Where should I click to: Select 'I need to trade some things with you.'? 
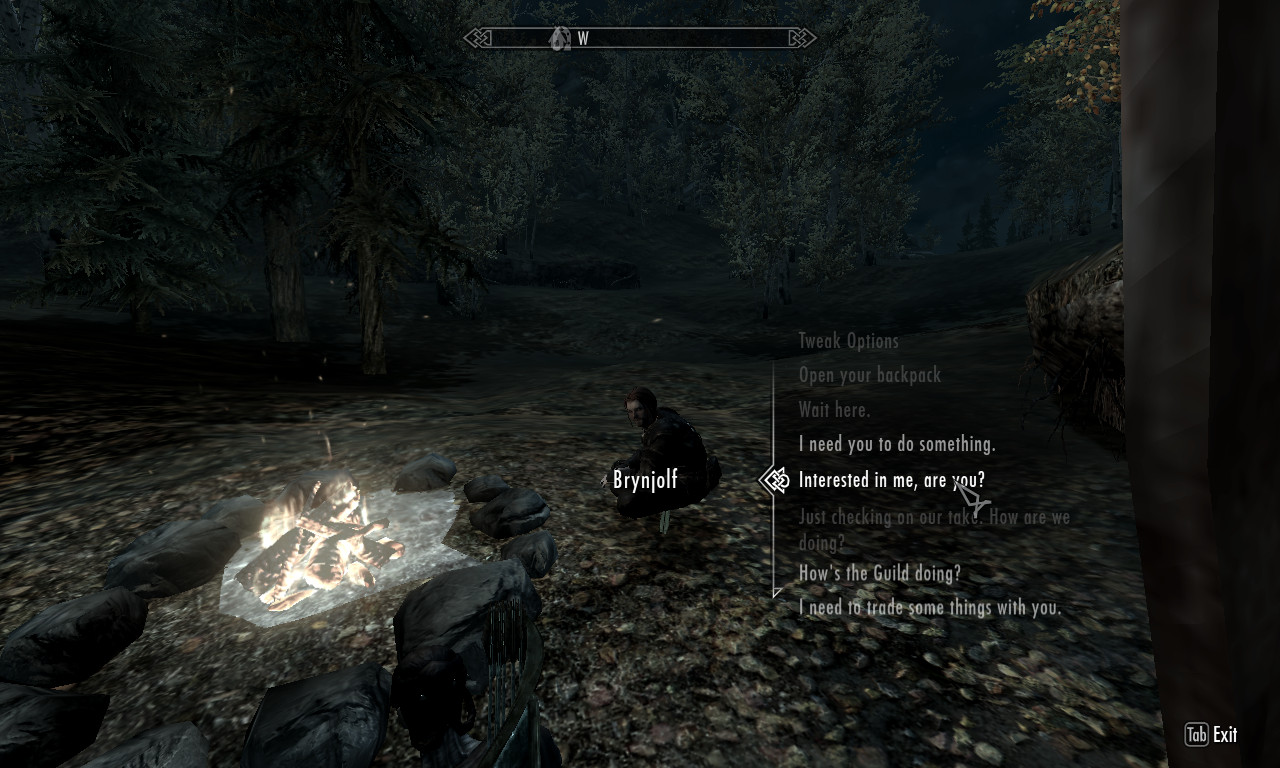click(929, 607)
